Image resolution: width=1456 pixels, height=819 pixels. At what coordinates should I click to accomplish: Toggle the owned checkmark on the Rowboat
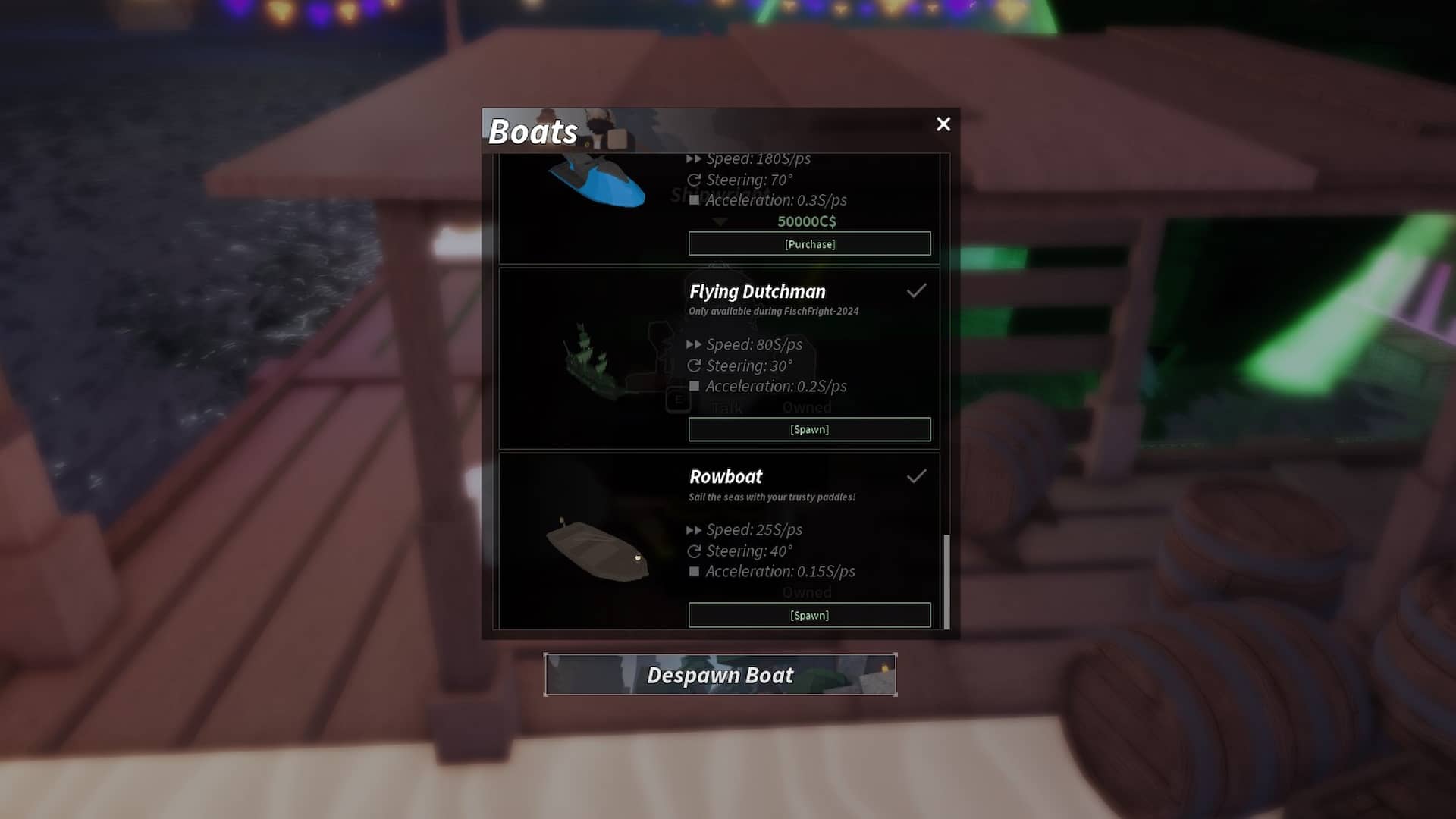pos(918,475)
